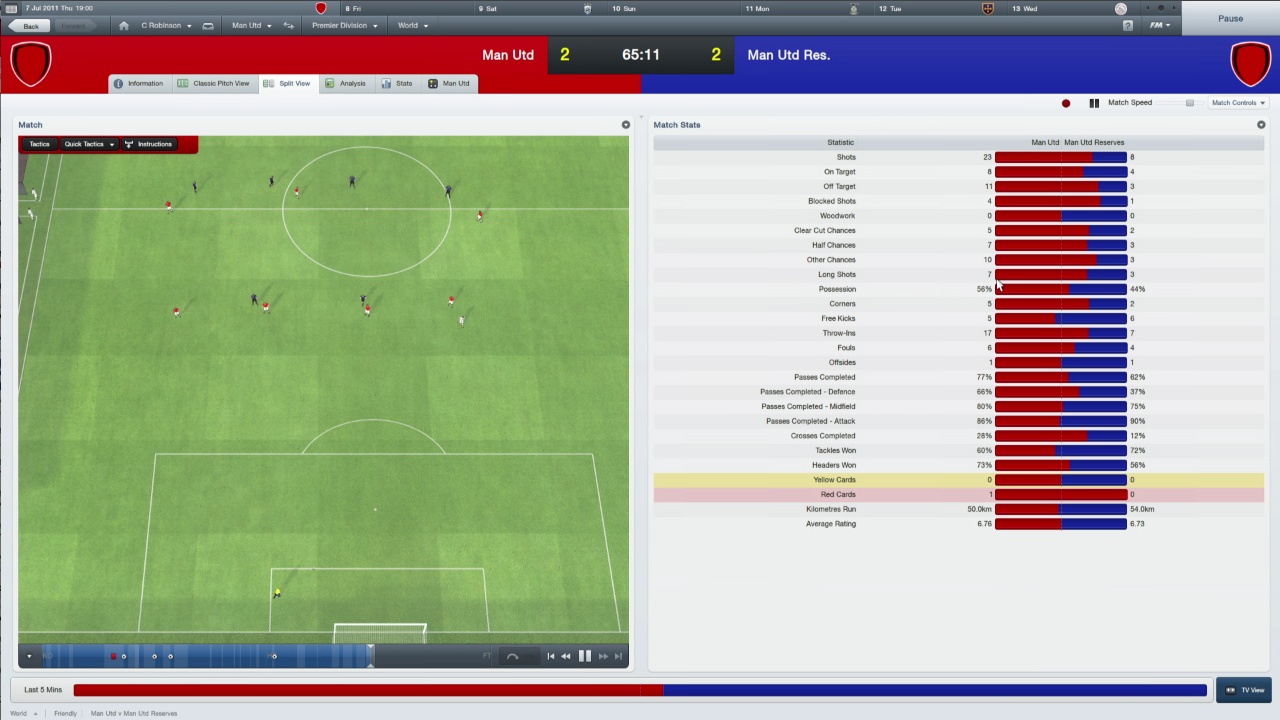Rewind to the start of the highlight
The image size is (1280, 720).
[551, 656]
